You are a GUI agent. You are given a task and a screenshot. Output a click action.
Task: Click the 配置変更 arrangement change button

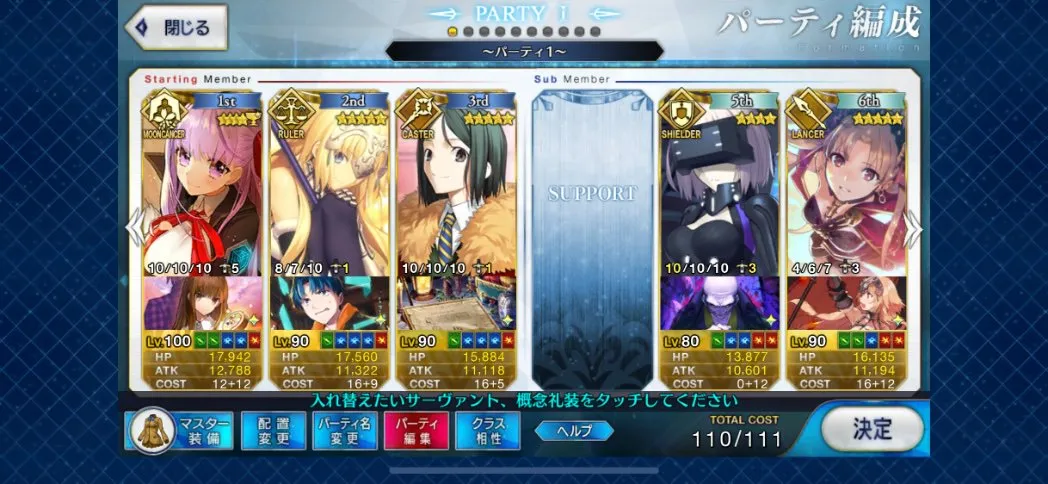click(x=273, y=431)
